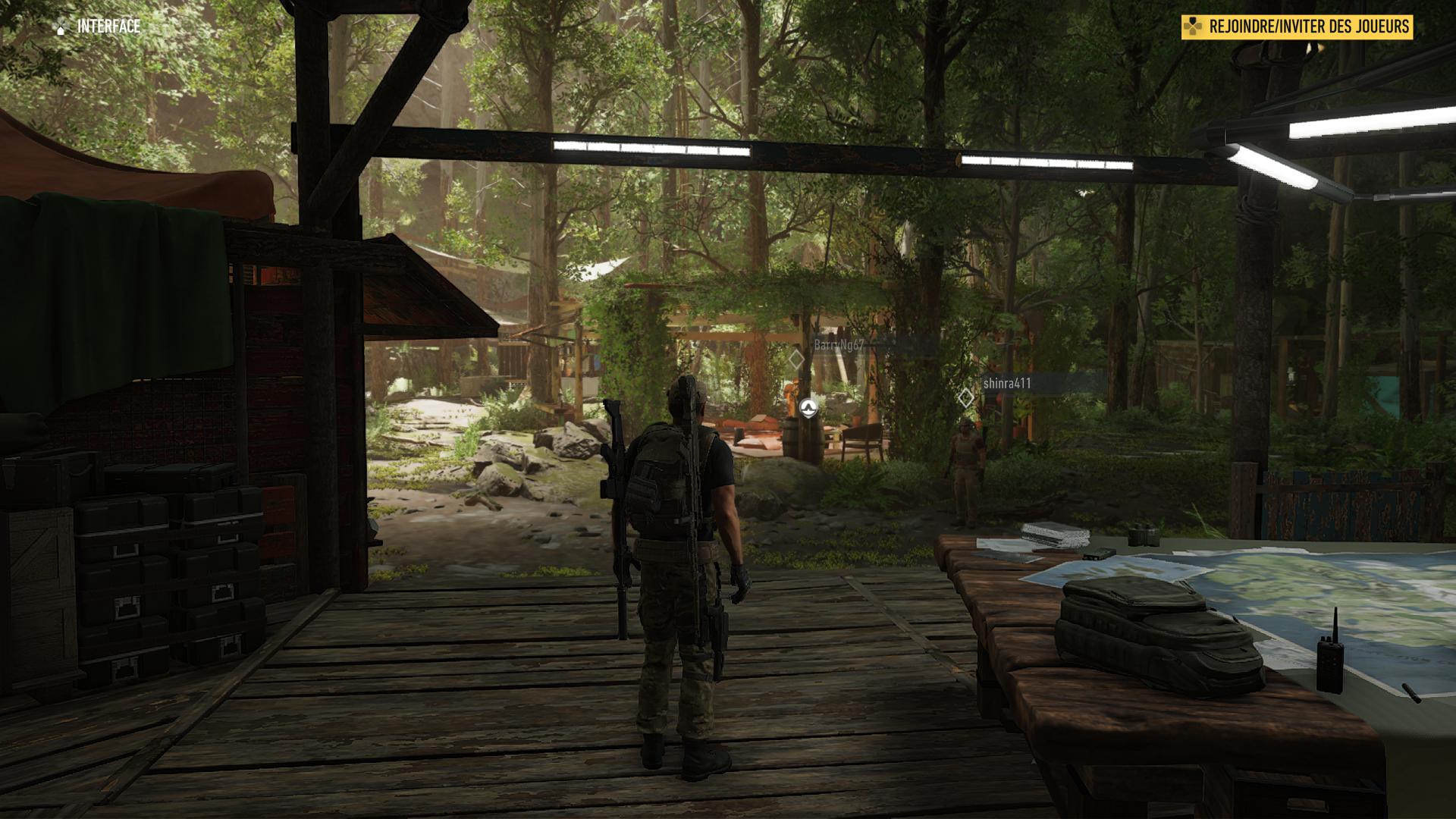This screenshot has width=1456, height=819.
Task: Toggle the INTERFACE overlay label
Action: click(x=108, y=25)
